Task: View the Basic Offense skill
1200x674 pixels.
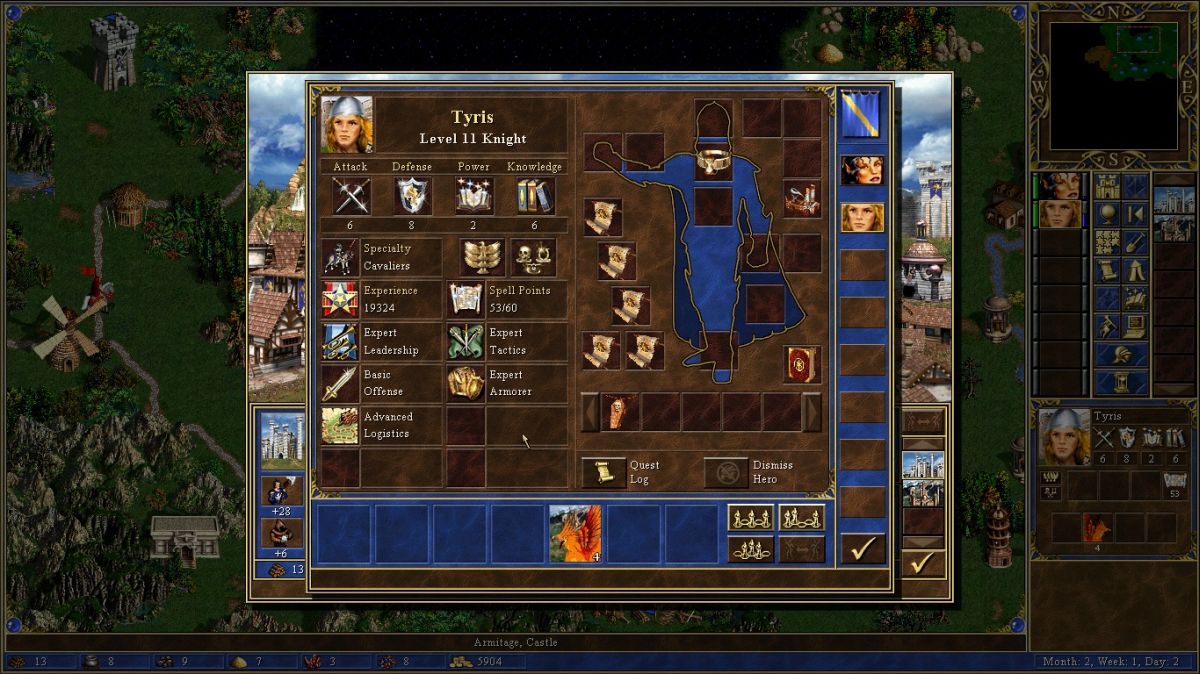Action: pyautogui.click(x=340, y=383)
